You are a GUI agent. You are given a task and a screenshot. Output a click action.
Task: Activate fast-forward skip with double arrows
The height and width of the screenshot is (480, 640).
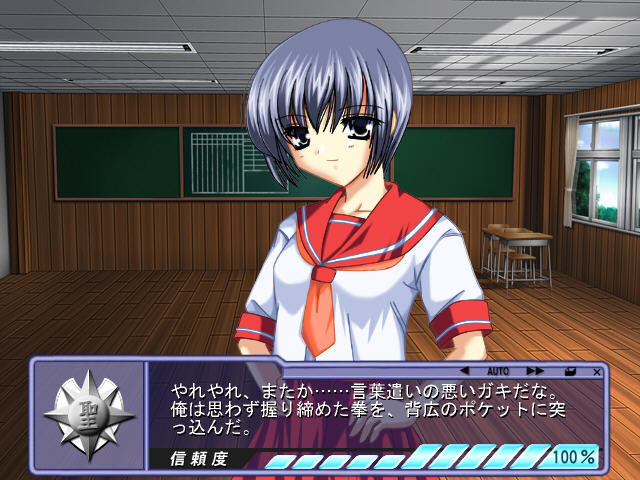tap(535, 371)
